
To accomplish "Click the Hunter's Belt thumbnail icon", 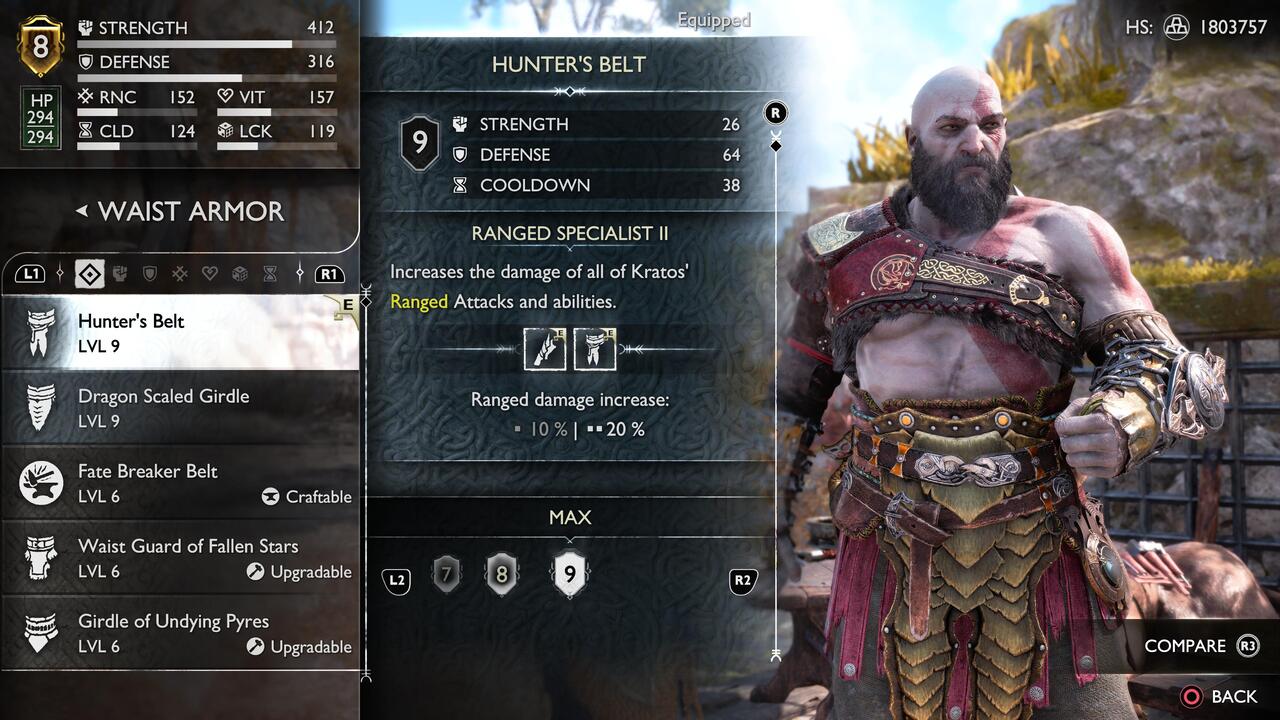I will (x=40, y=332).
